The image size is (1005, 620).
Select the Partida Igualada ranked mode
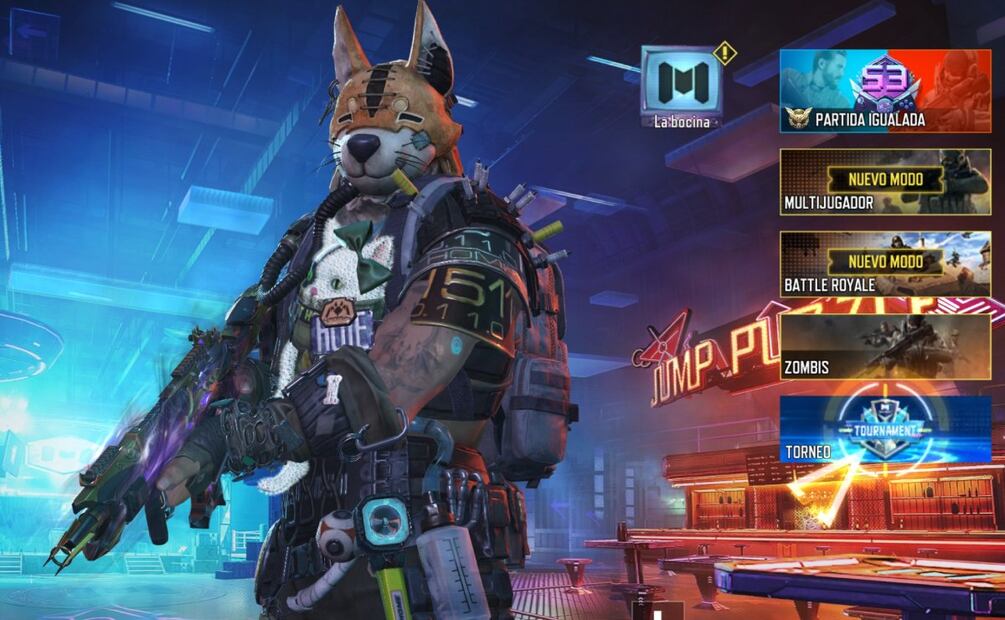tap(885, 91)
